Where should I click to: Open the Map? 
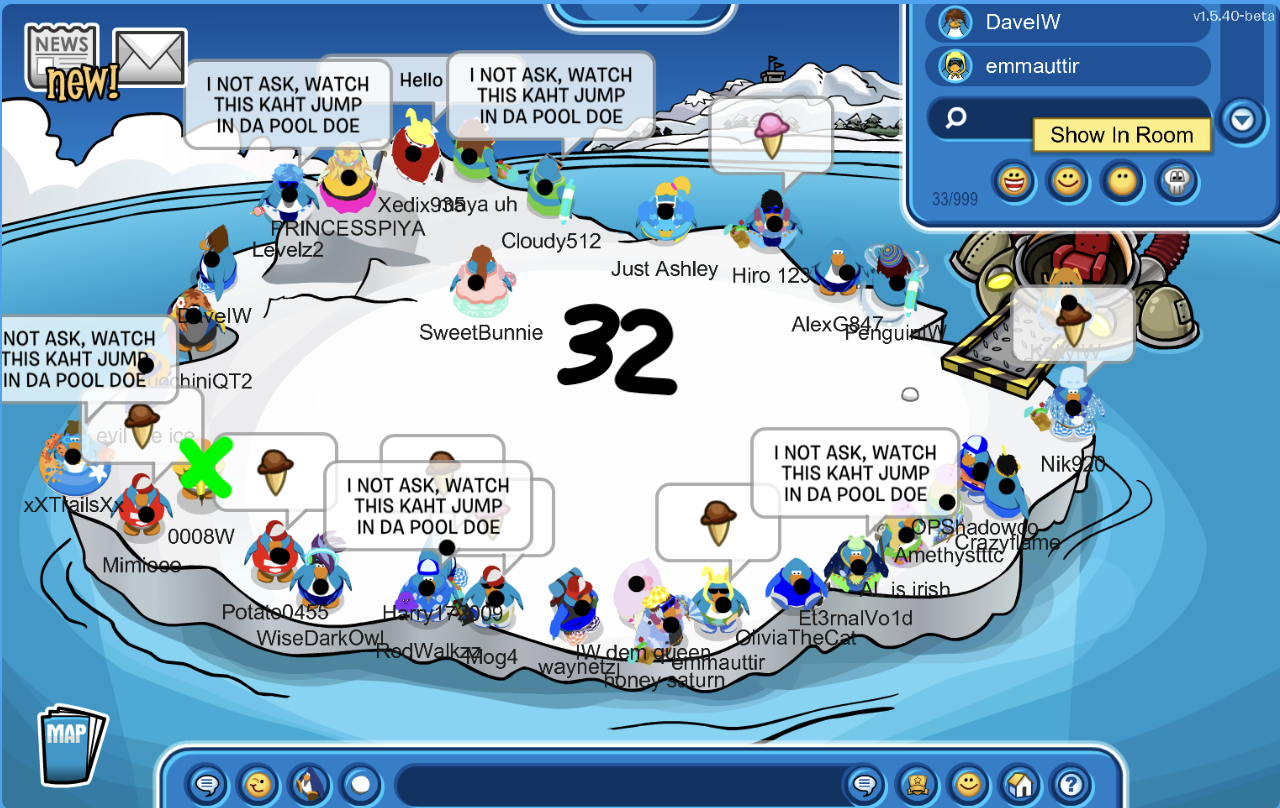(x=70, y=745)
